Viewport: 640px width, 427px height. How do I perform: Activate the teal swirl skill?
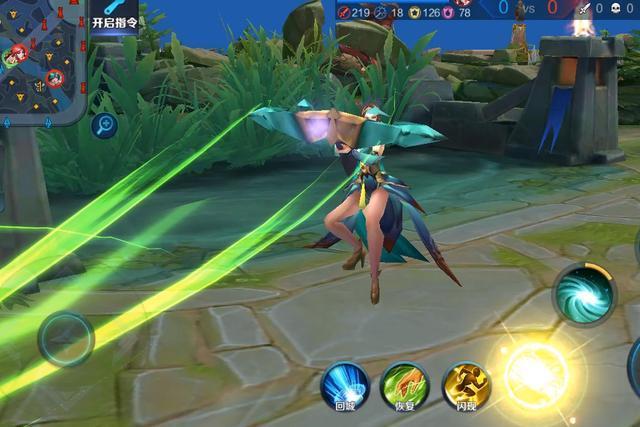(584, 293)
